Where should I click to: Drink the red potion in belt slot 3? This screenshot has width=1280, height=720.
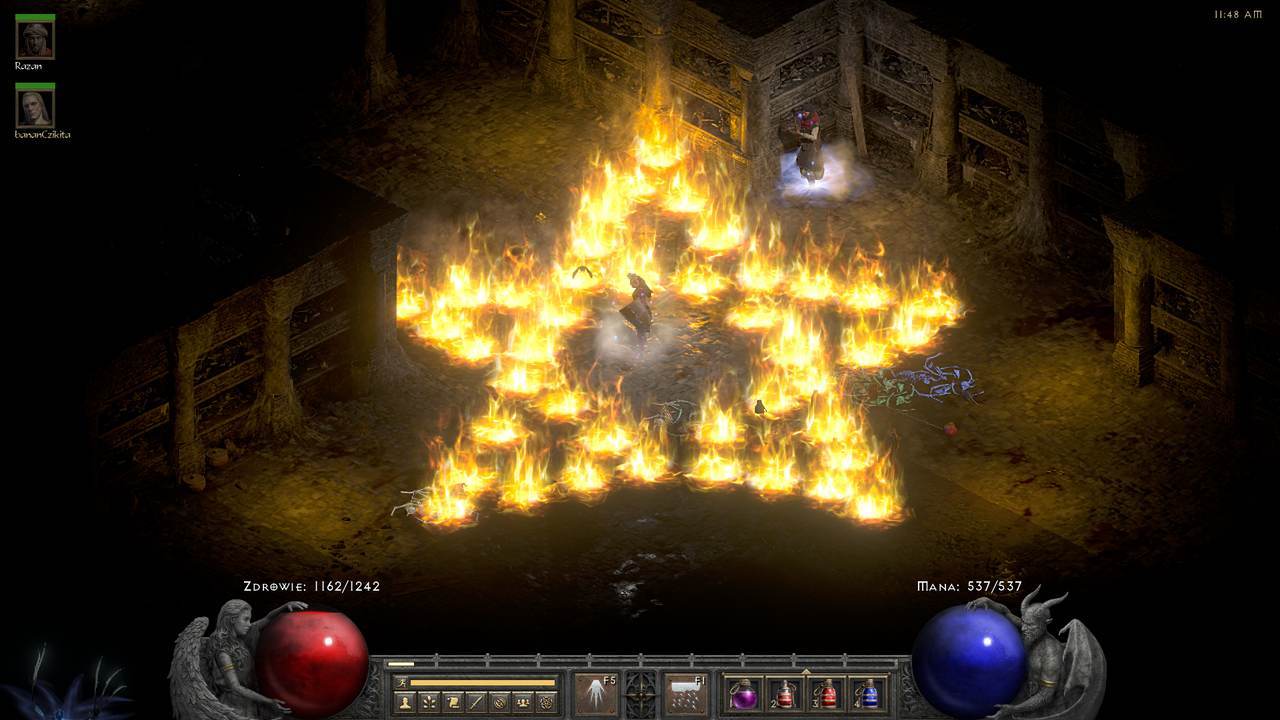coord(827,694)
